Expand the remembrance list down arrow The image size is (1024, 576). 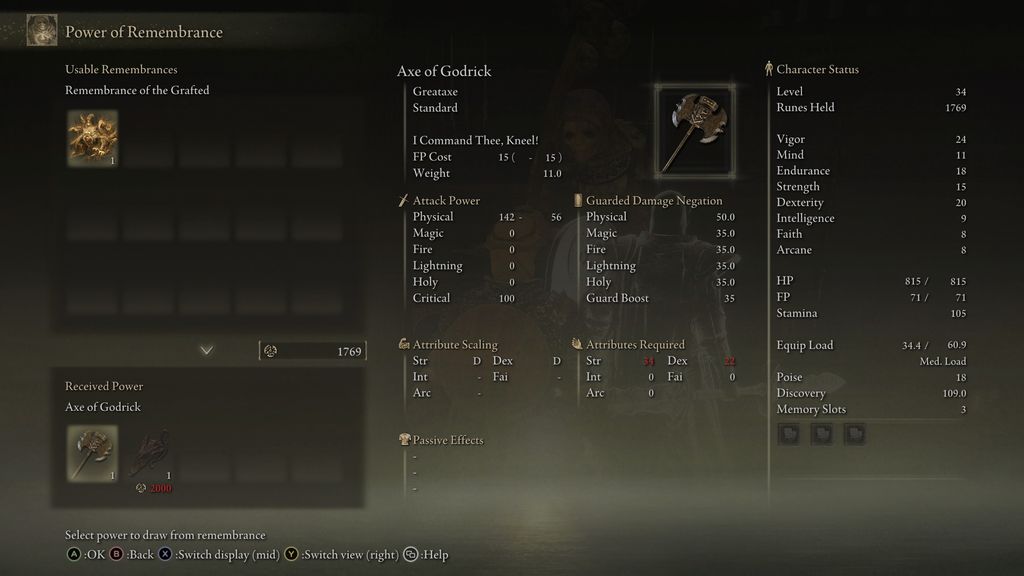click(207, 350)
